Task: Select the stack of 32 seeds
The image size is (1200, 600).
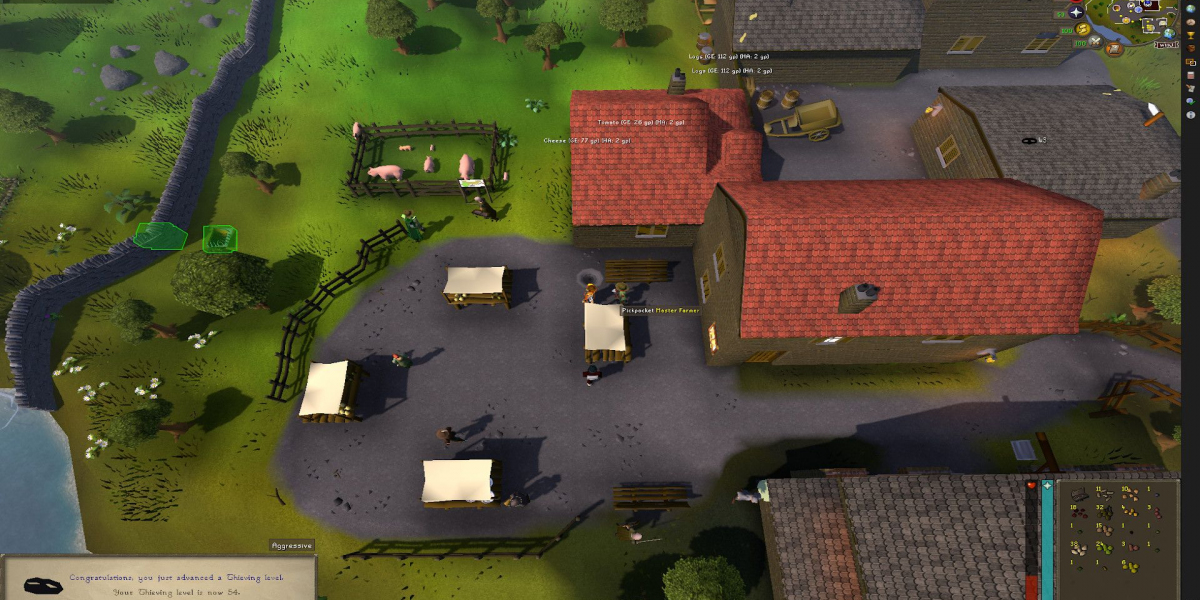Action: coord(1105,513)
